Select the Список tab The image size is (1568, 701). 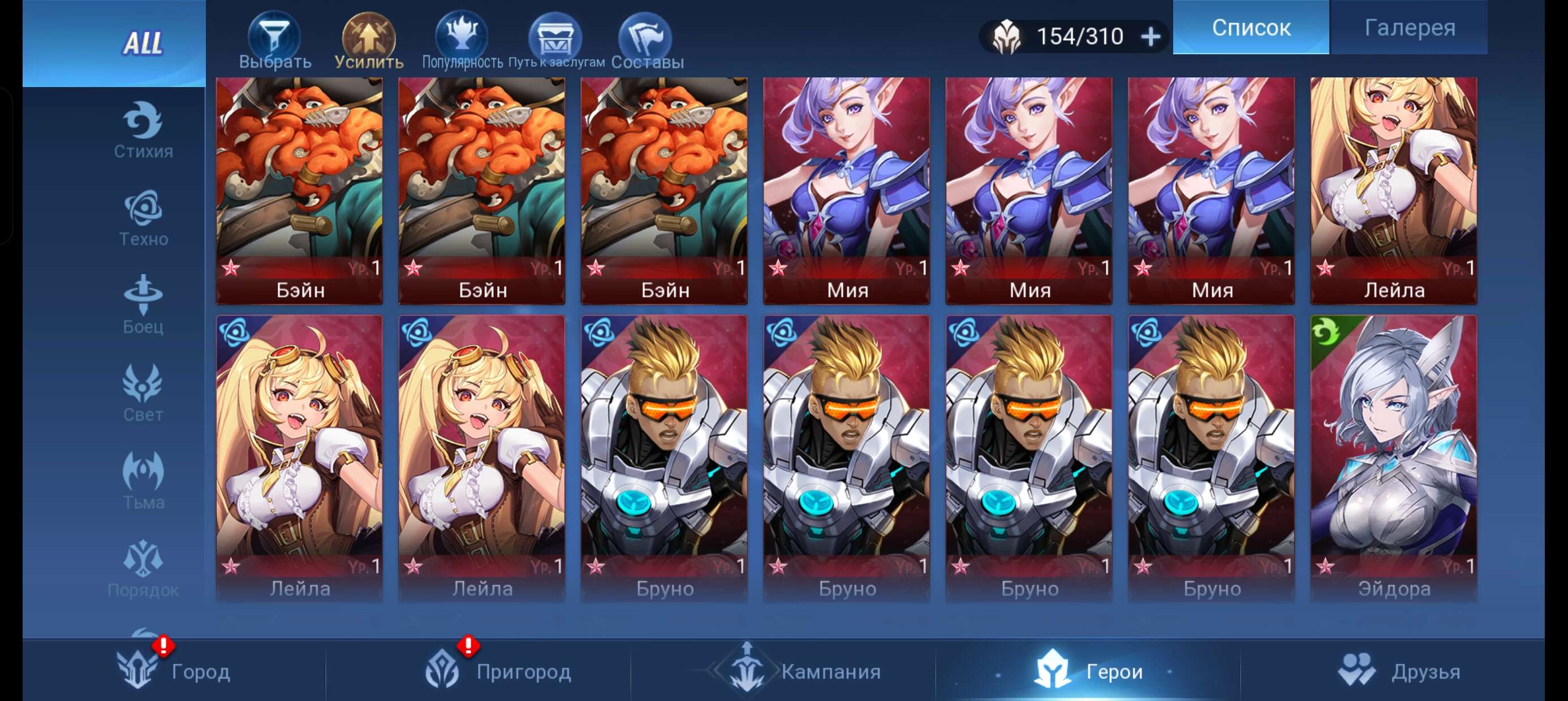(1249, 28)
